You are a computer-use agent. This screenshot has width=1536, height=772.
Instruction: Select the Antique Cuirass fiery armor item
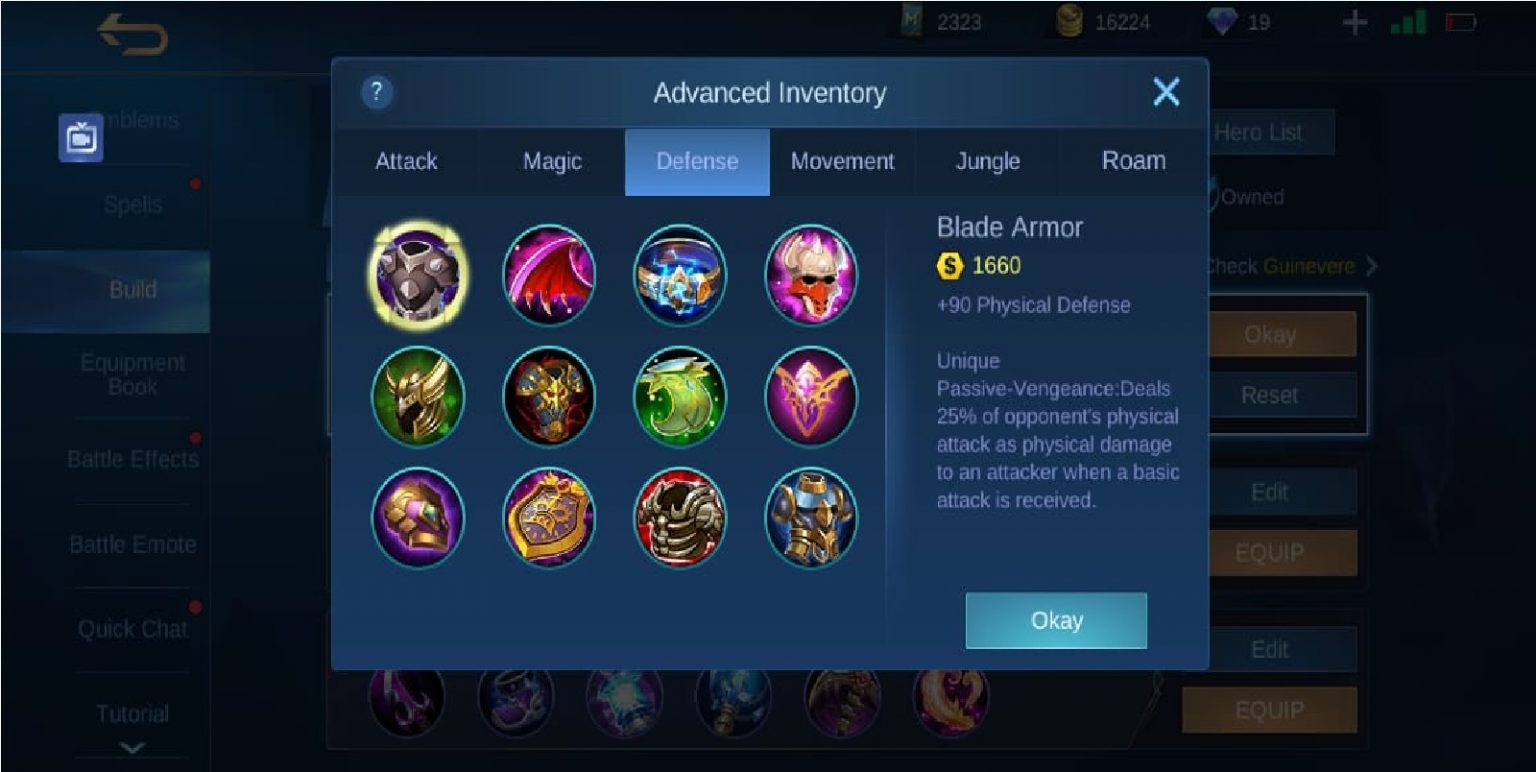549,396
